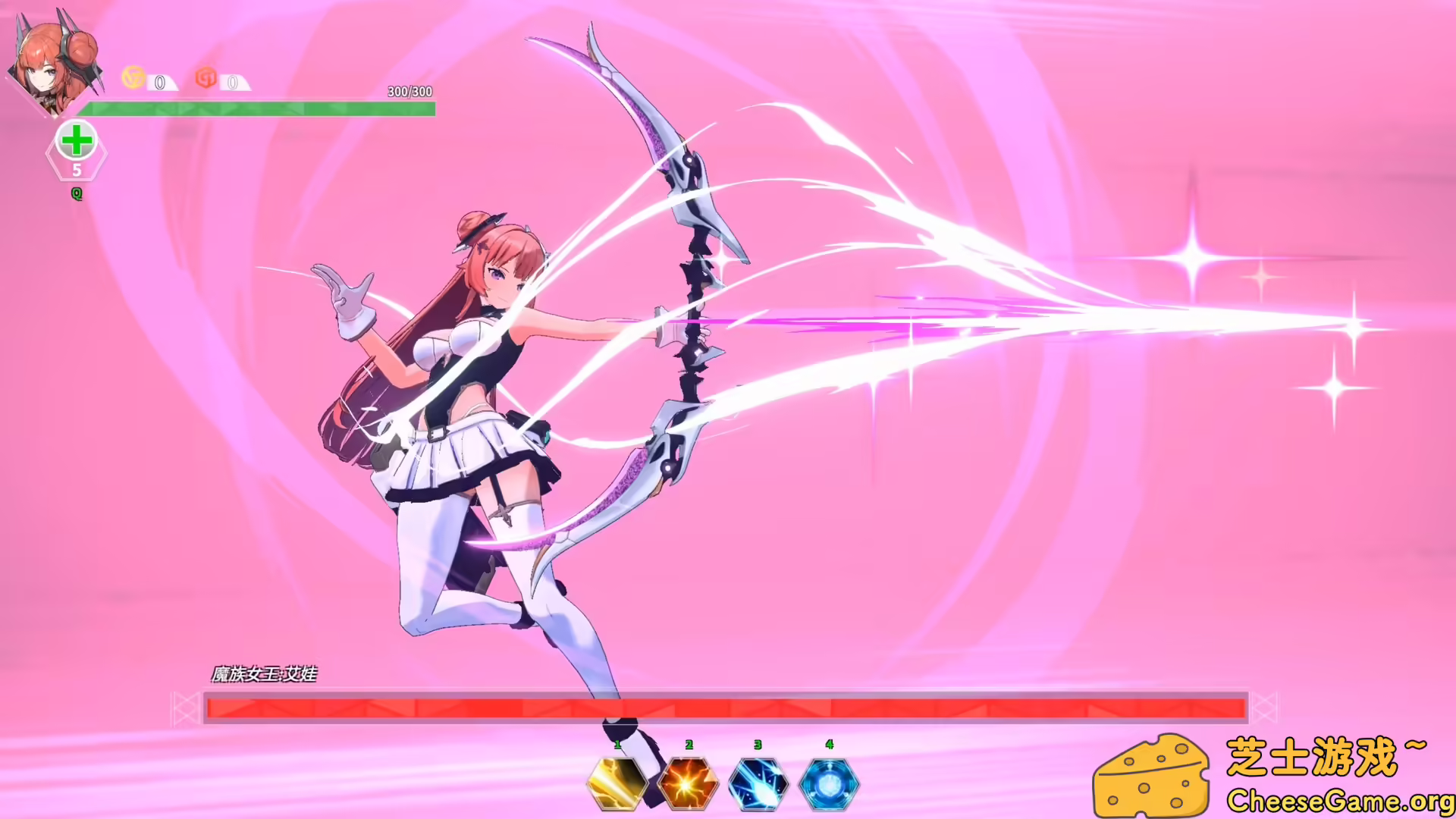Trigger skill 3, the blue arrow ability
The image size is (1456, 819).
(758, 783)
